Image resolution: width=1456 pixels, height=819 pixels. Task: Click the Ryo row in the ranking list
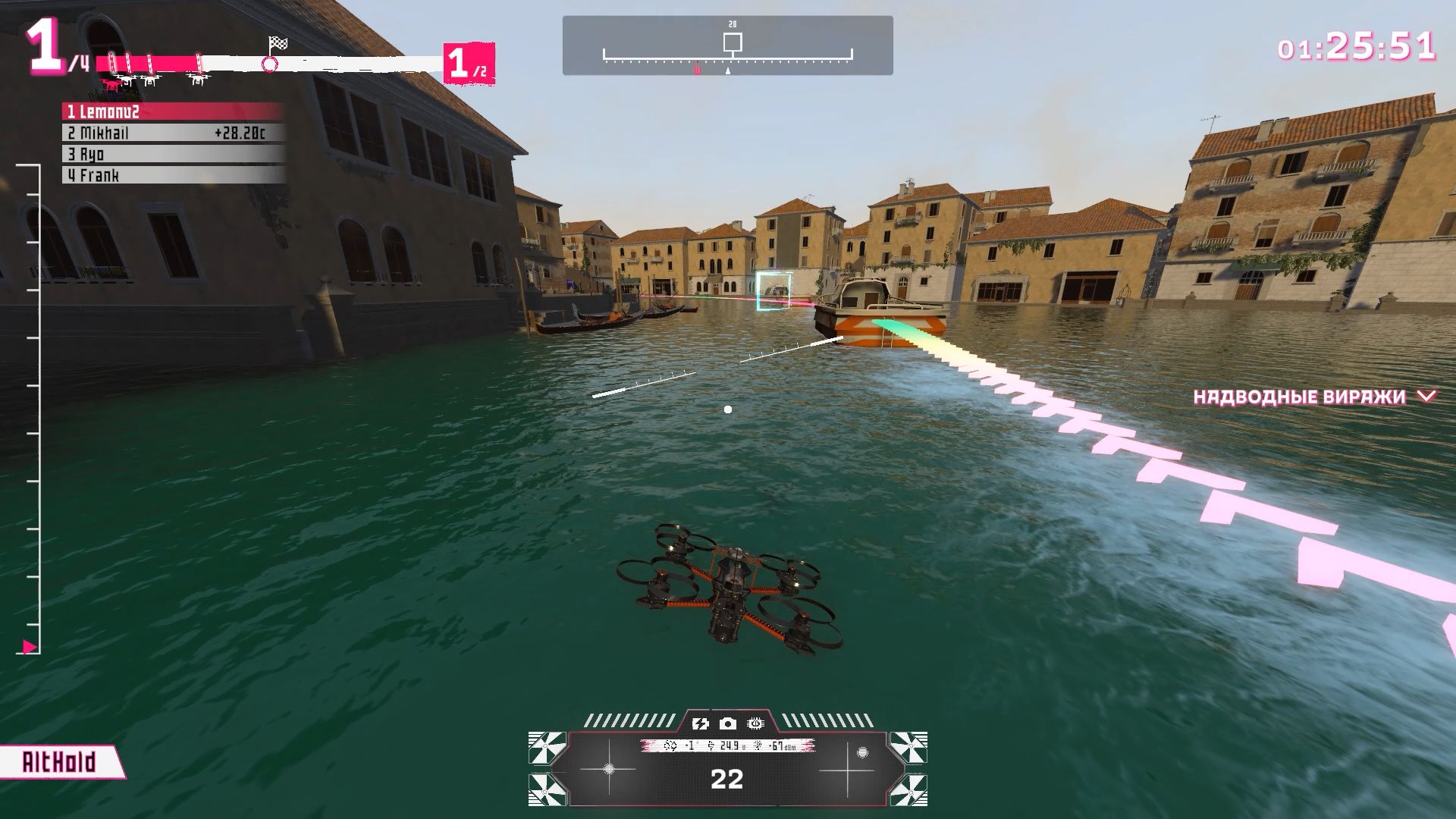click(x=173, y=155)
